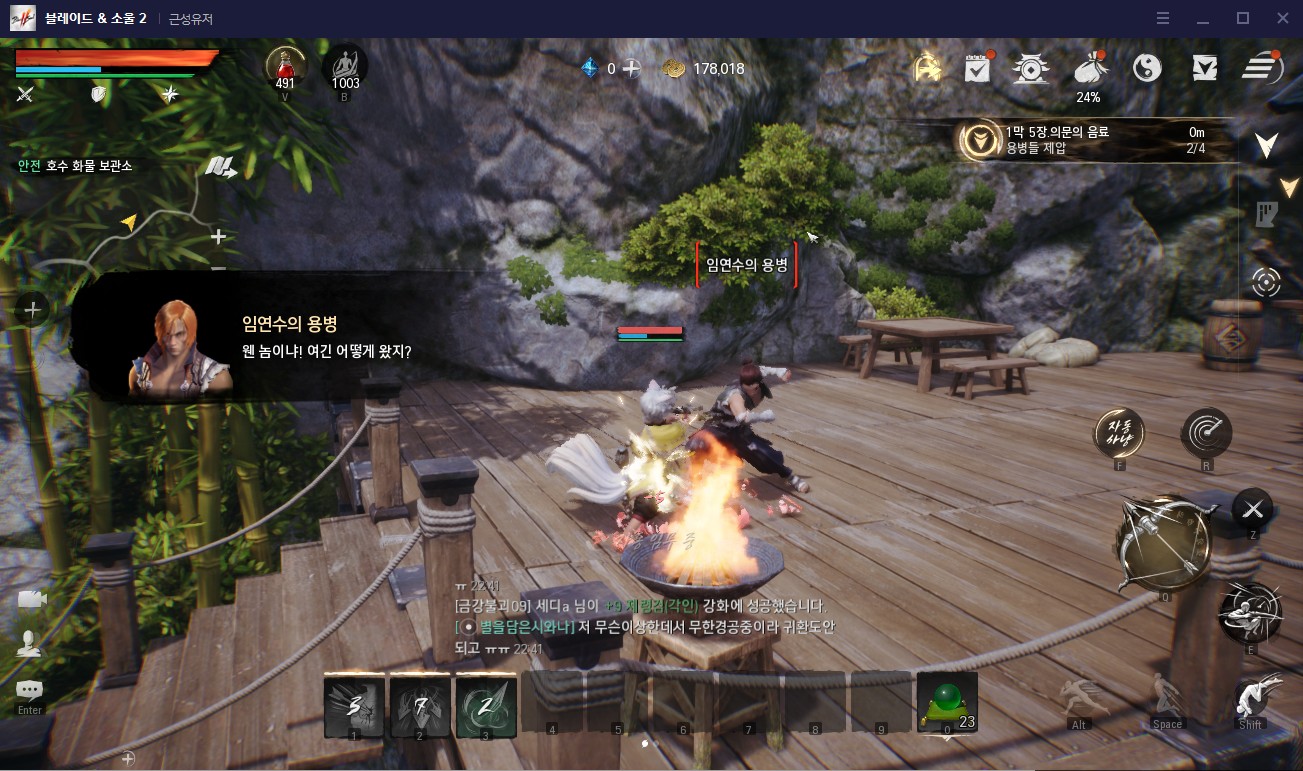The width and height of the screenshot is (1303, 771).
Task: Toggle the video camera mode icon
Action: coord(31,599)
